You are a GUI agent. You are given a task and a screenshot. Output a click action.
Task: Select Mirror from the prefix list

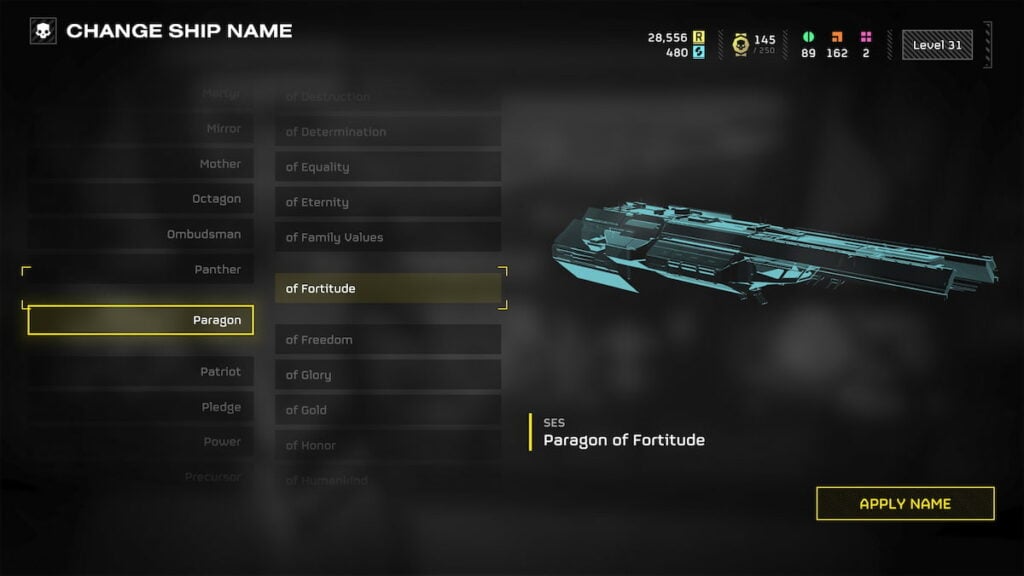(141, 129)
